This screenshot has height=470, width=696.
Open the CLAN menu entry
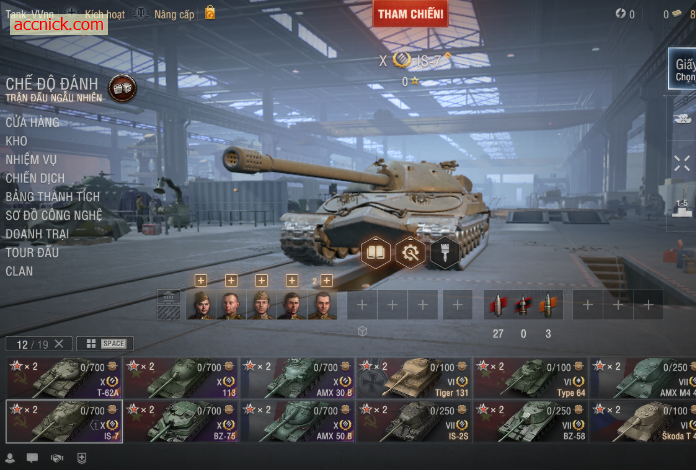pos(19,271)
